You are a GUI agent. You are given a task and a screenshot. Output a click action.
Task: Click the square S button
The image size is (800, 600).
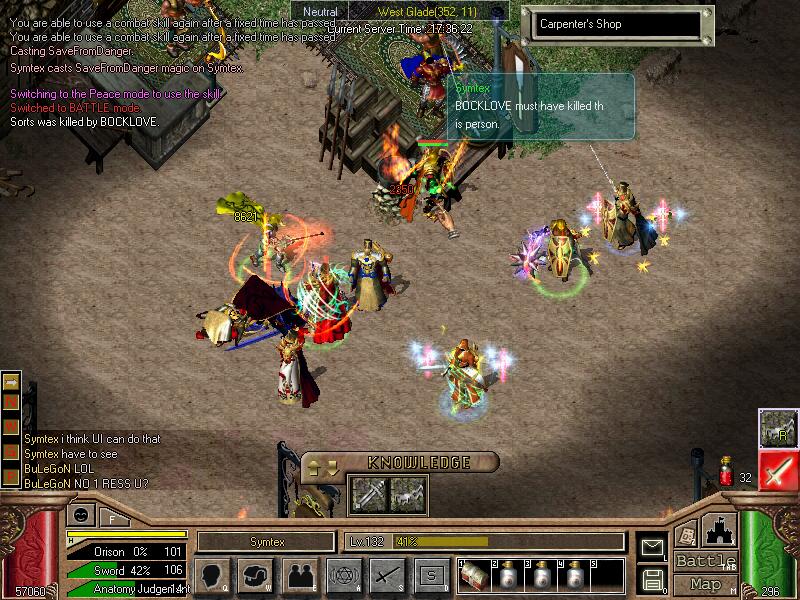tap(431, 575)
